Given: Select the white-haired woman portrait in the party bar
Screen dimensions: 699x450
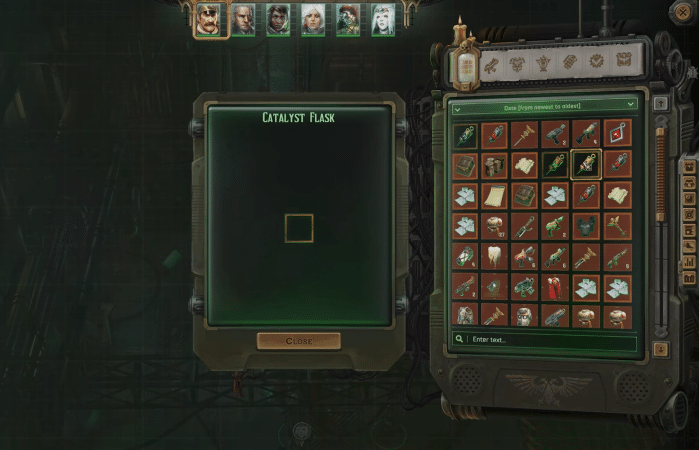Looking at the screenshot, I should click(313, 20).
